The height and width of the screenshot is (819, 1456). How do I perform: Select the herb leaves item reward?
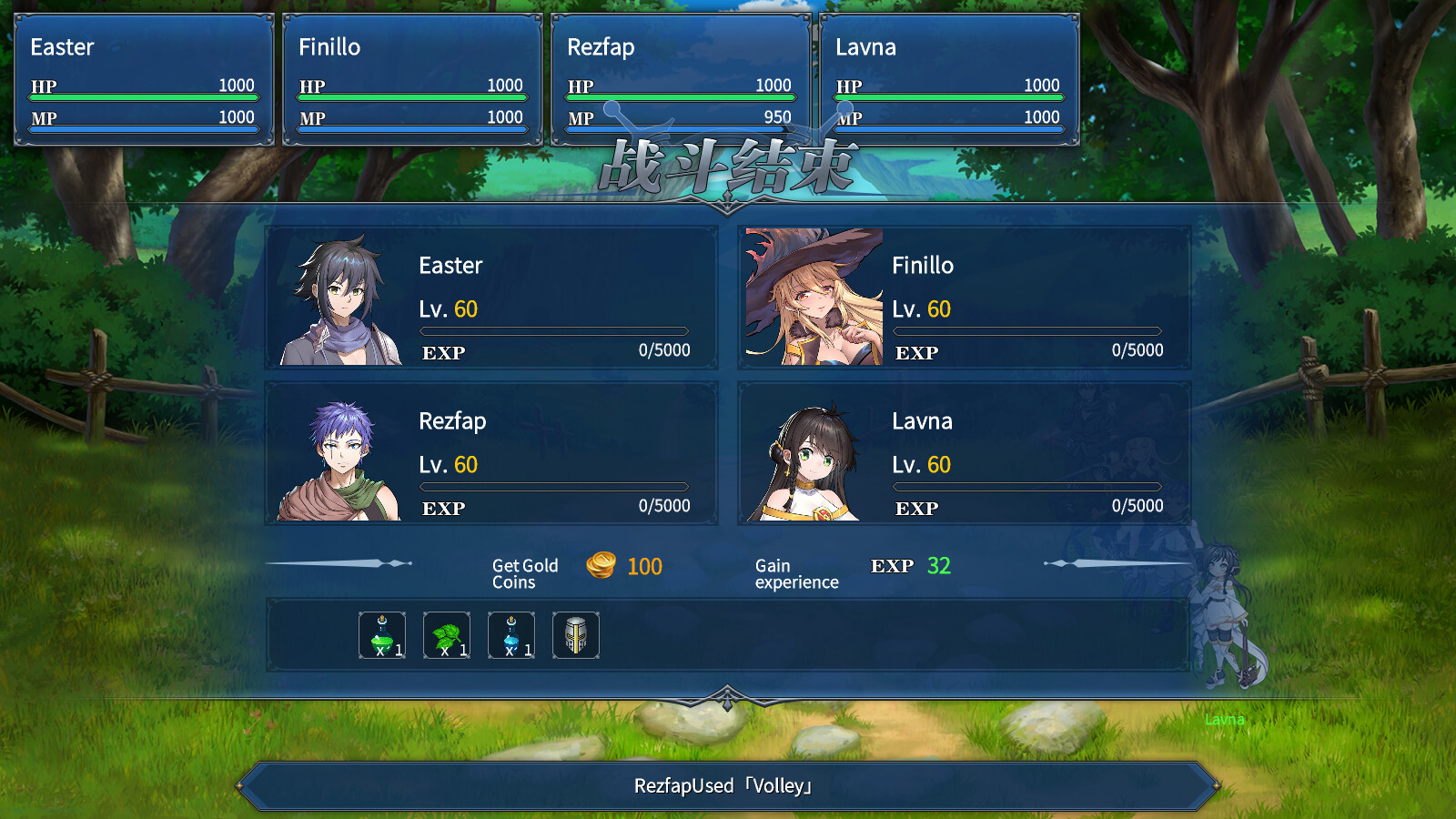pyautogui.click(x=446, y=635)
